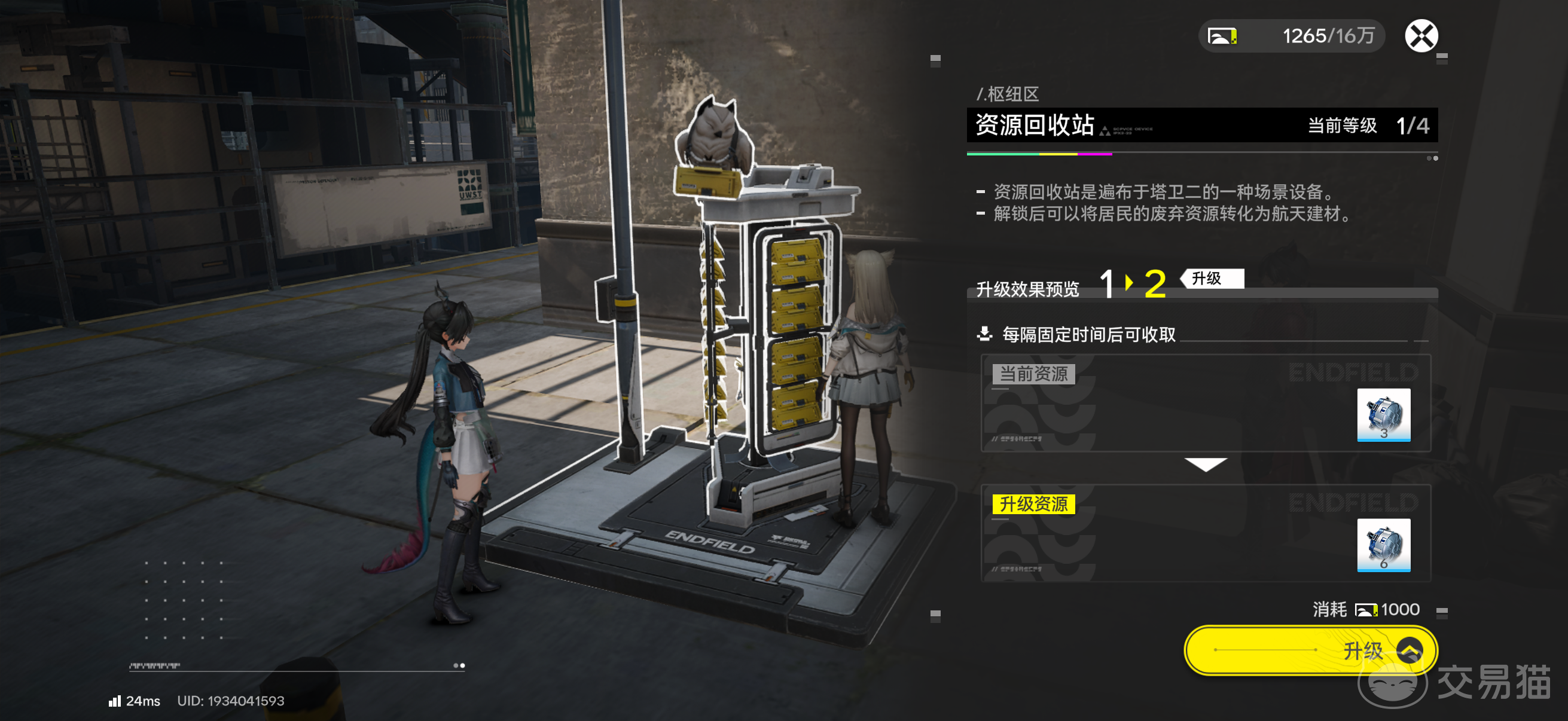Close the resource recycling station panel
The height and width of the screenshot is (721, 1568).
(x=1421, y=36)
